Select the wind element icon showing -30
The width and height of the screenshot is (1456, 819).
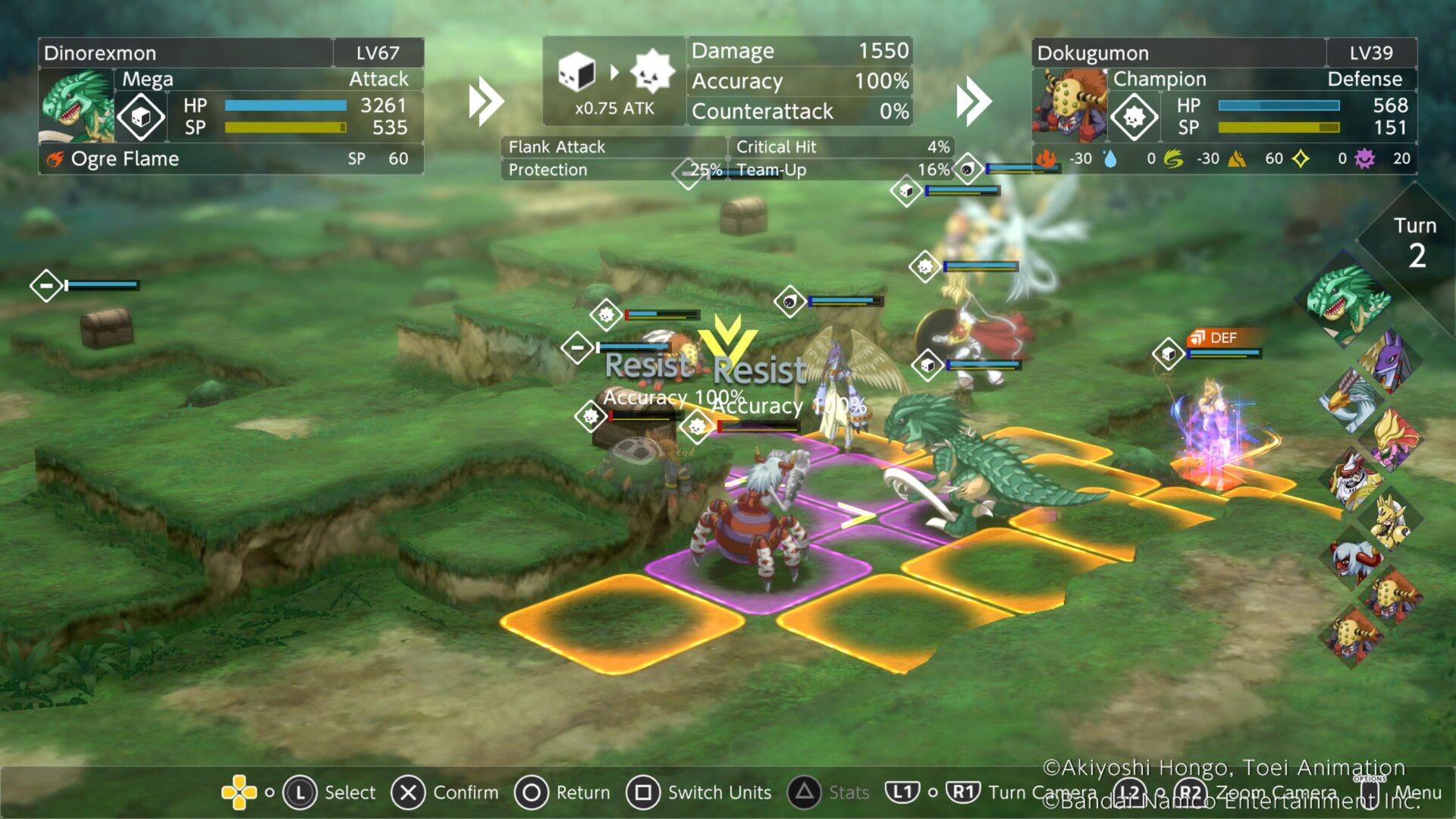[x=1172, y=158]
